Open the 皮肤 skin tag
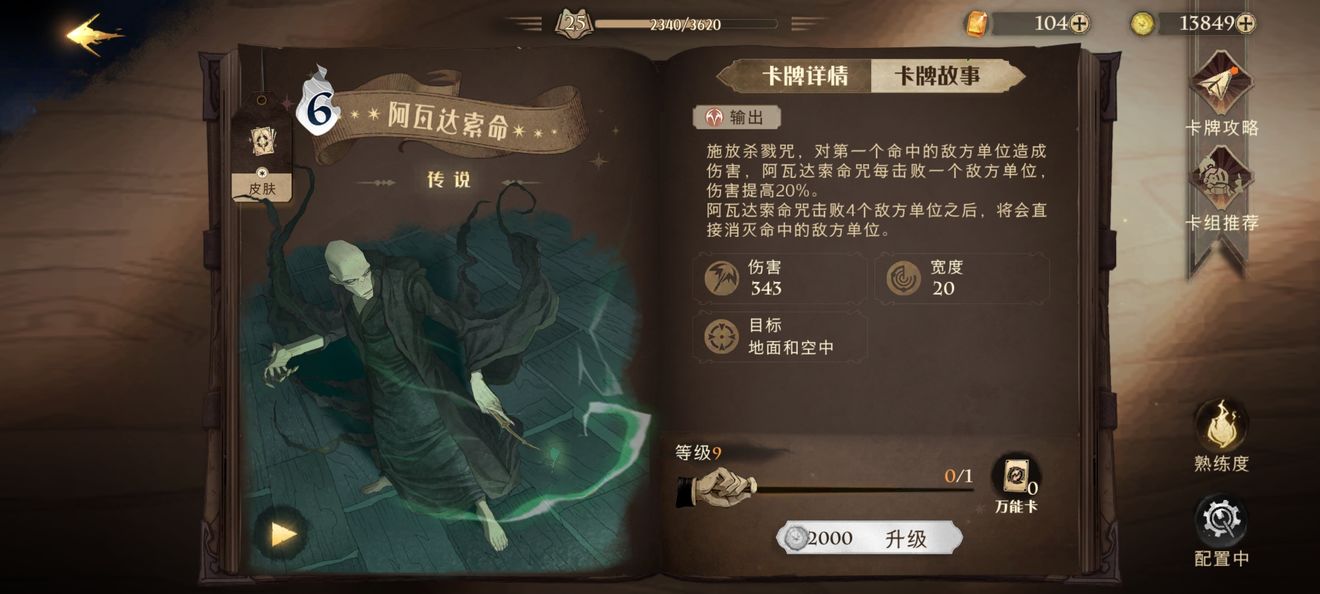The width and height of the screenshot is (1320, 594). tap(262, 150)
